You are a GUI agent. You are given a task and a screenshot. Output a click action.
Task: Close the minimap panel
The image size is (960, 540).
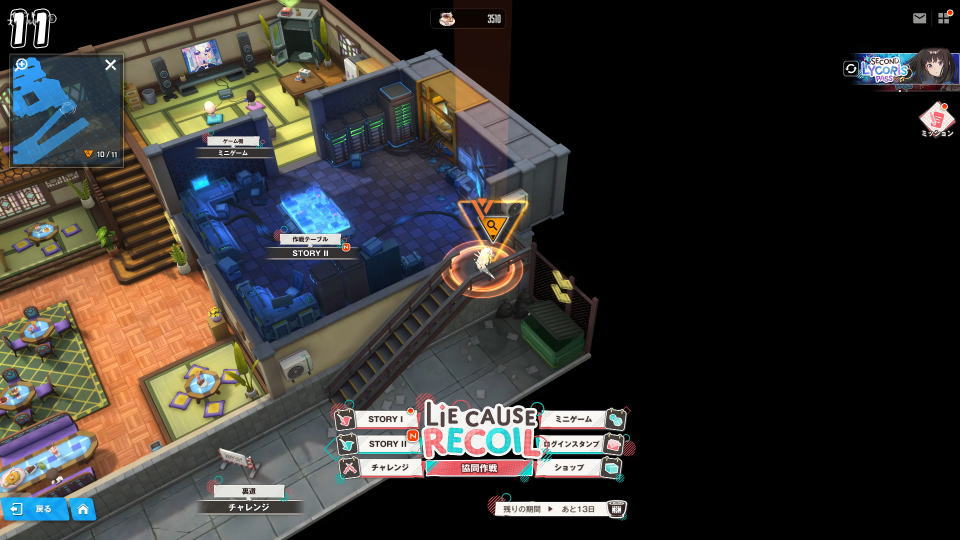[x=111, y=65]
